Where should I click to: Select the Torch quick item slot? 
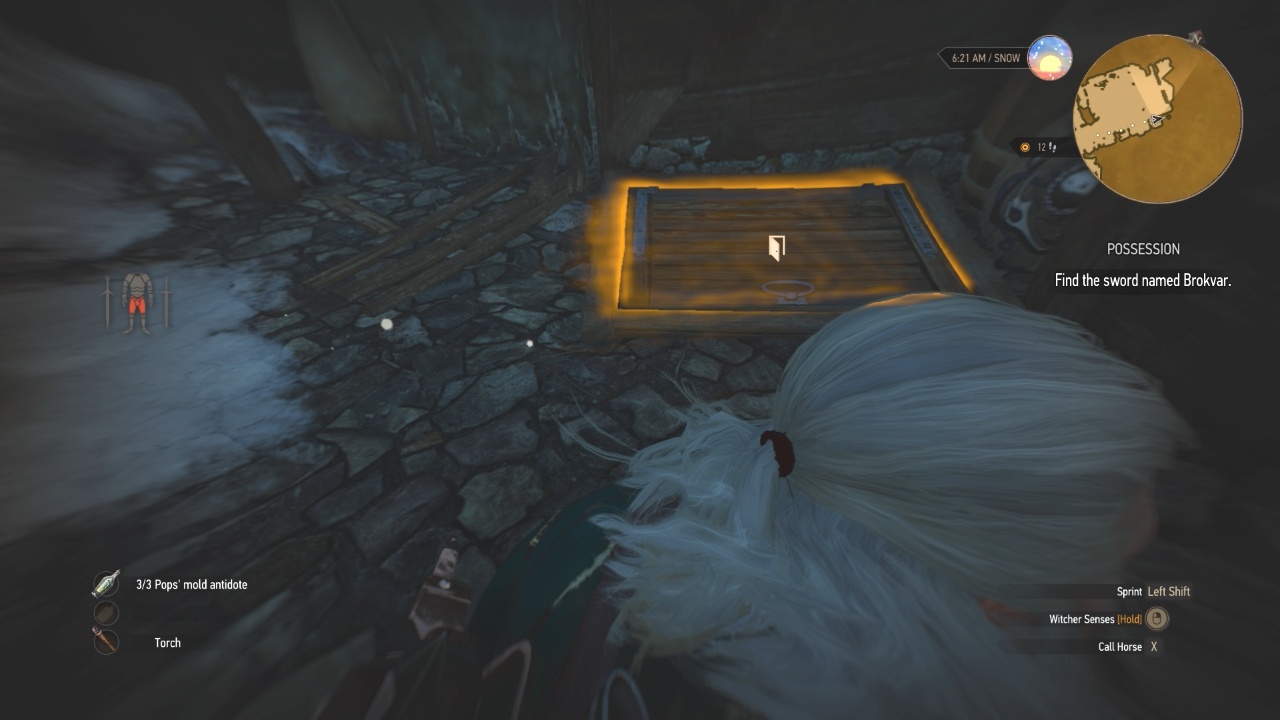[x=106, y=642]
